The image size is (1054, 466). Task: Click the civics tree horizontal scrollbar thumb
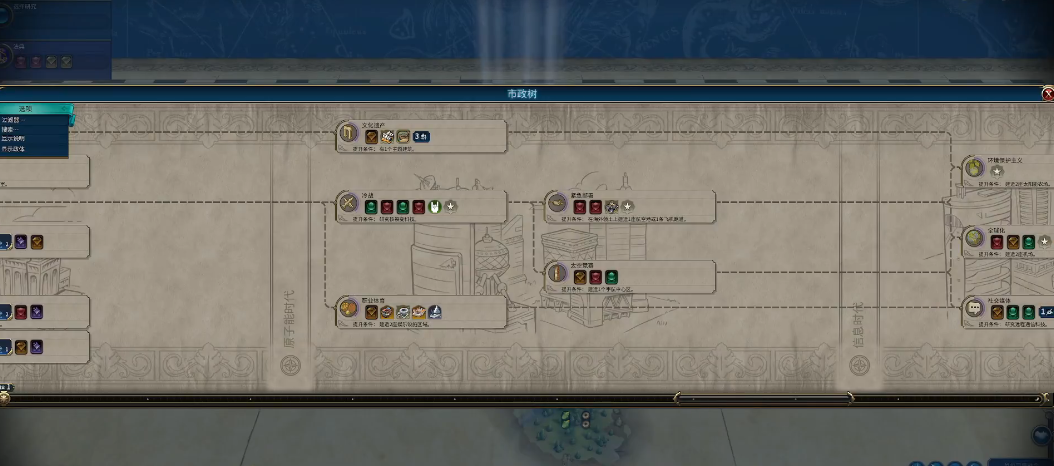coord(765,398)
